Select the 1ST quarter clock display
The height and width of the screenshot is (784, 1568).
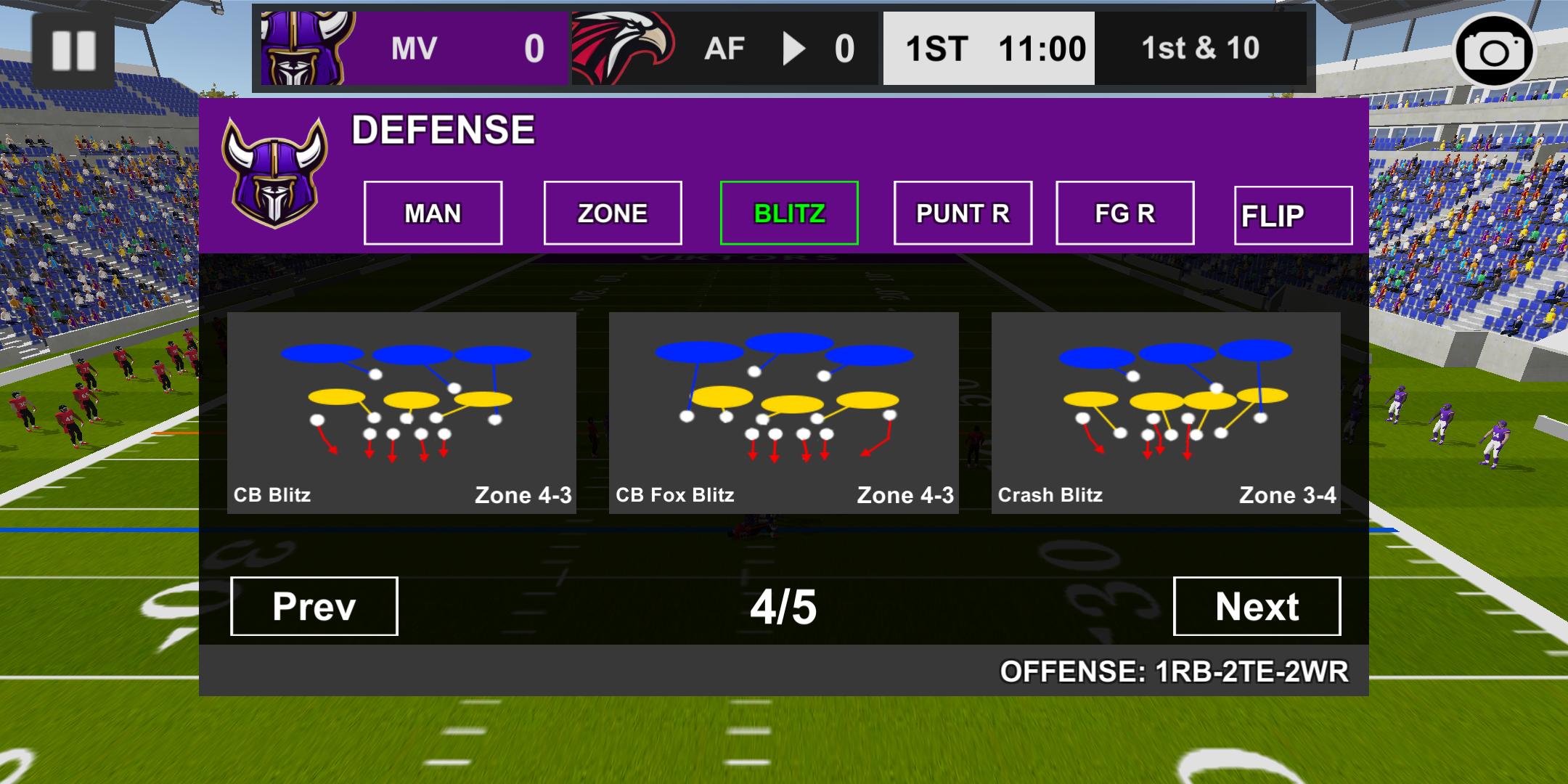987,48
